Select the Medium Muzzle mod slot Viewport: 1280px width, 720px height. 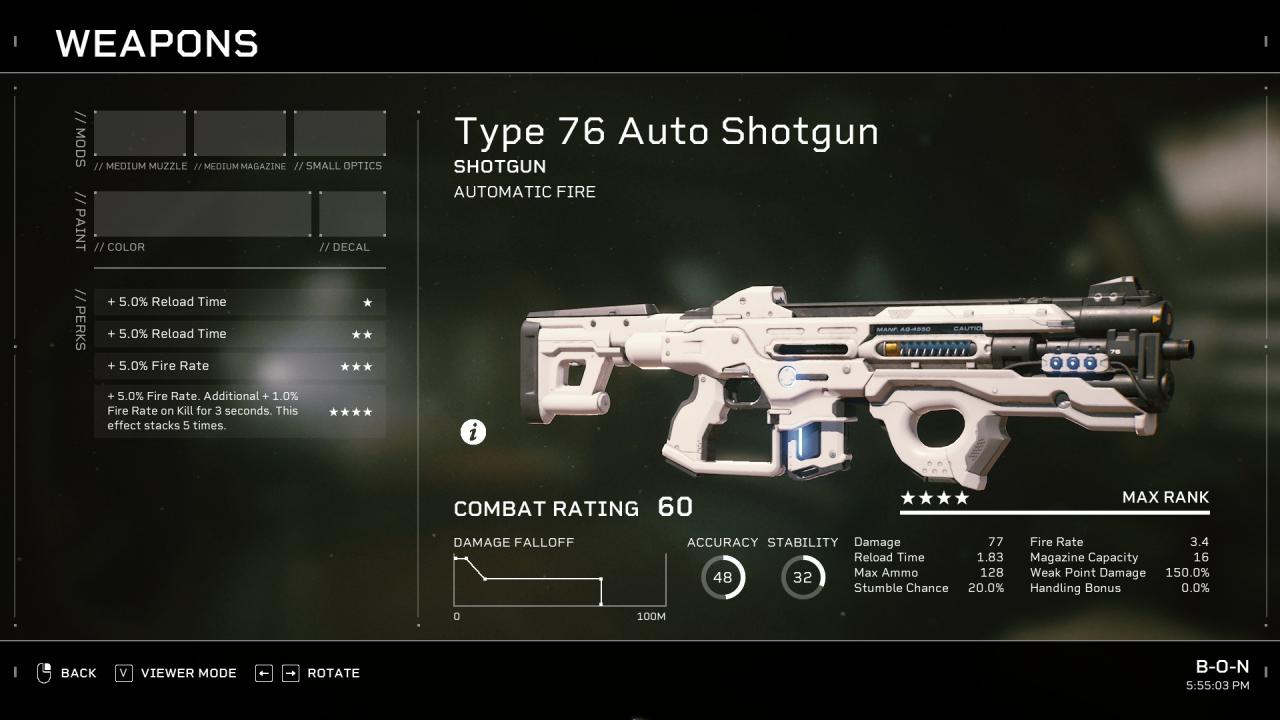tap(140, 133)
